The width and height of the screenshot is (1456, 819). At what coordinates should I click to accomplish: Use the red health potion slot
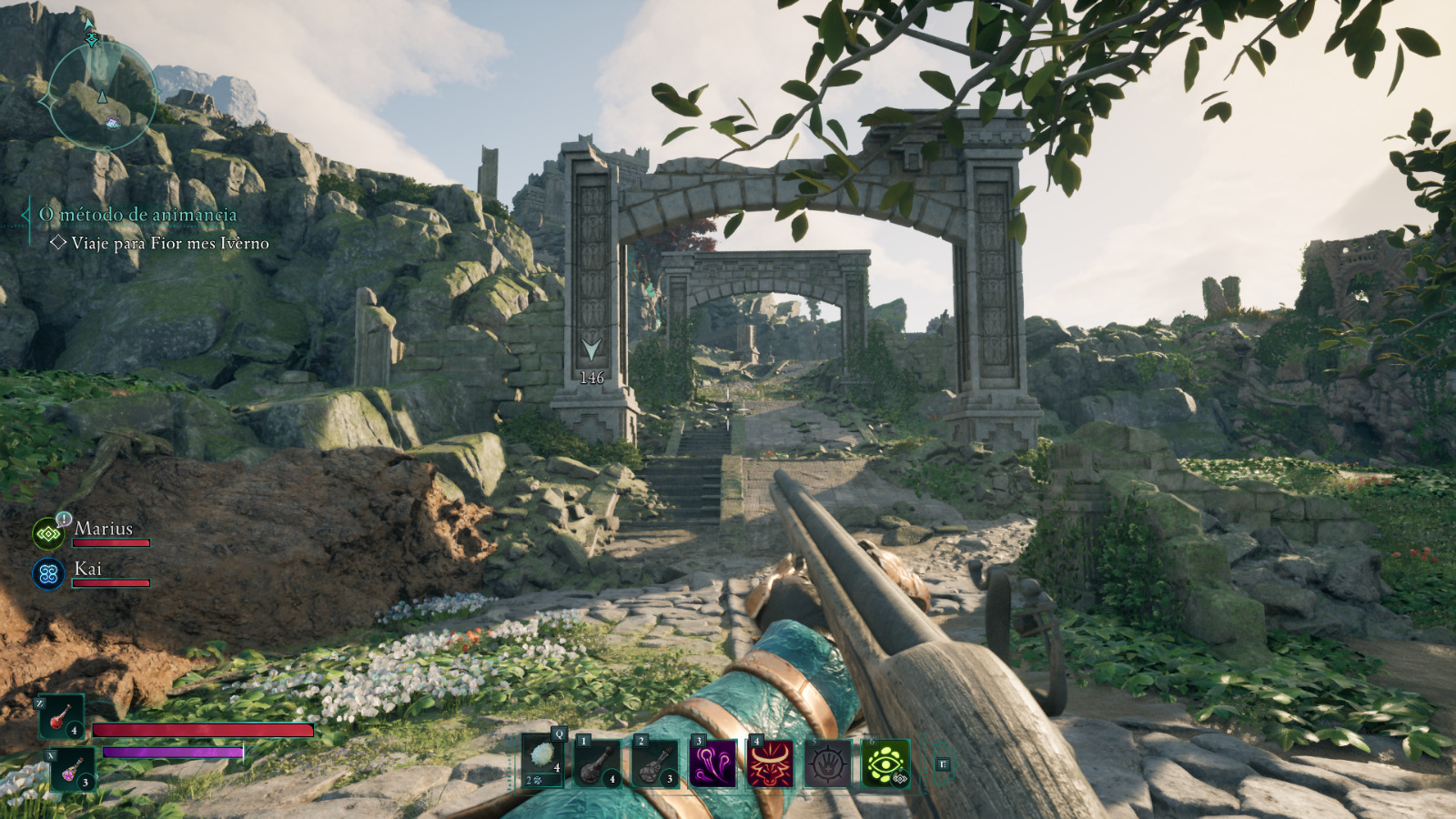click(x=62, y=717)
